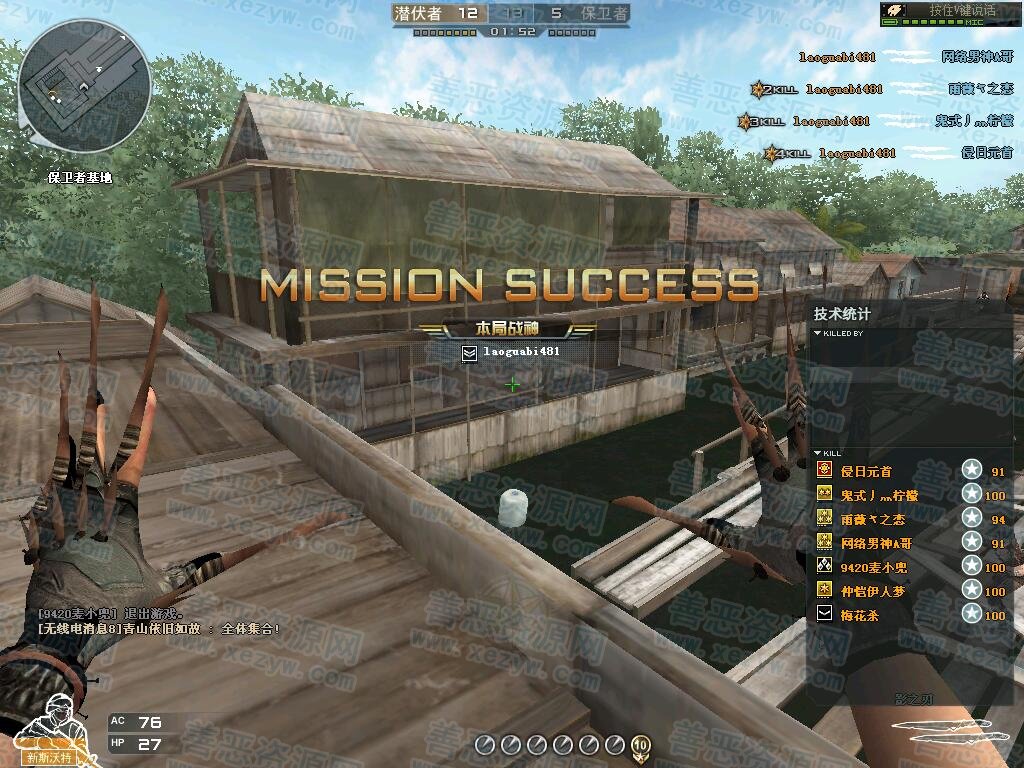1024x768 pixels.
Task: Collapse the KILL list section
Action: tap(817, 453)
